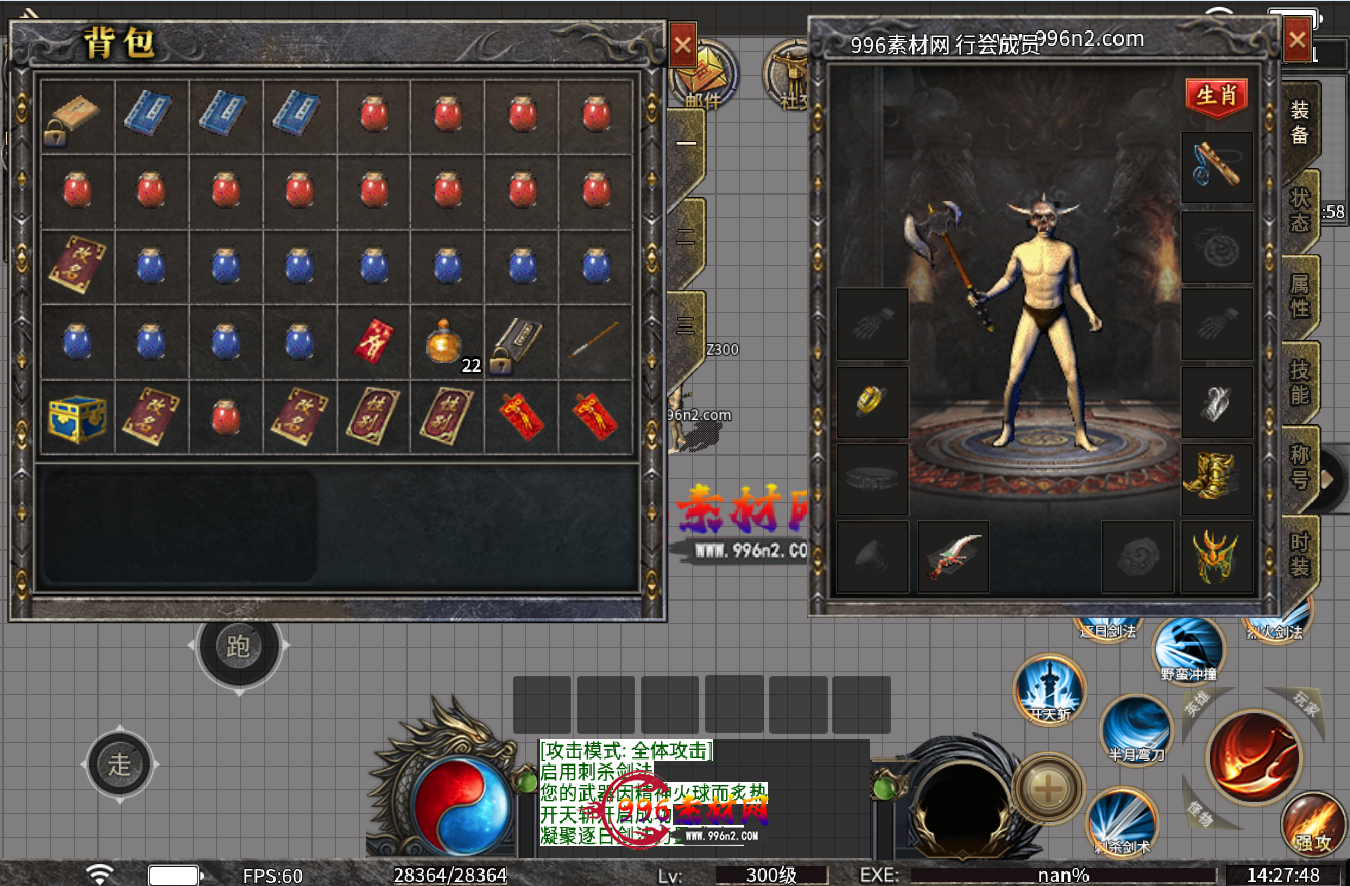1350x886 pixels.
Task: Select the blue and gold treasure chest
Action: click(x=77, y=418)
